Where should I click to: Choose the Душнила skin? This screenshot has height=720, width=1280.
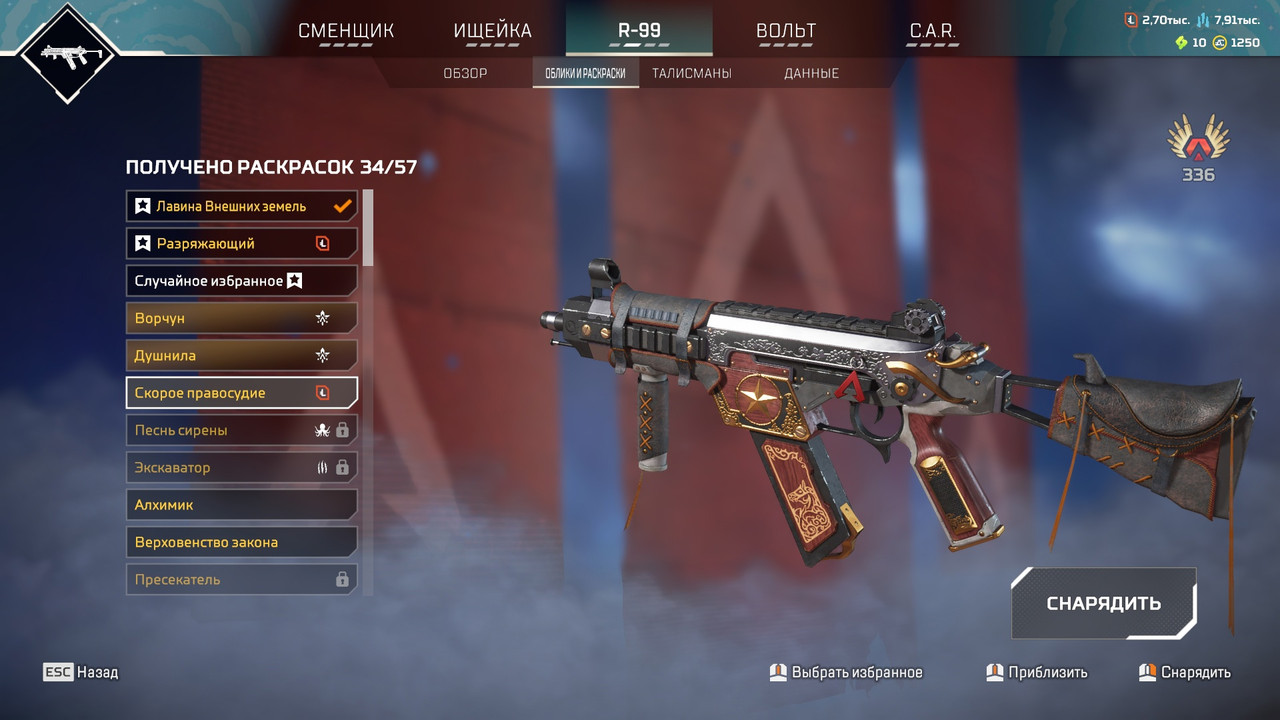point(242,355)
